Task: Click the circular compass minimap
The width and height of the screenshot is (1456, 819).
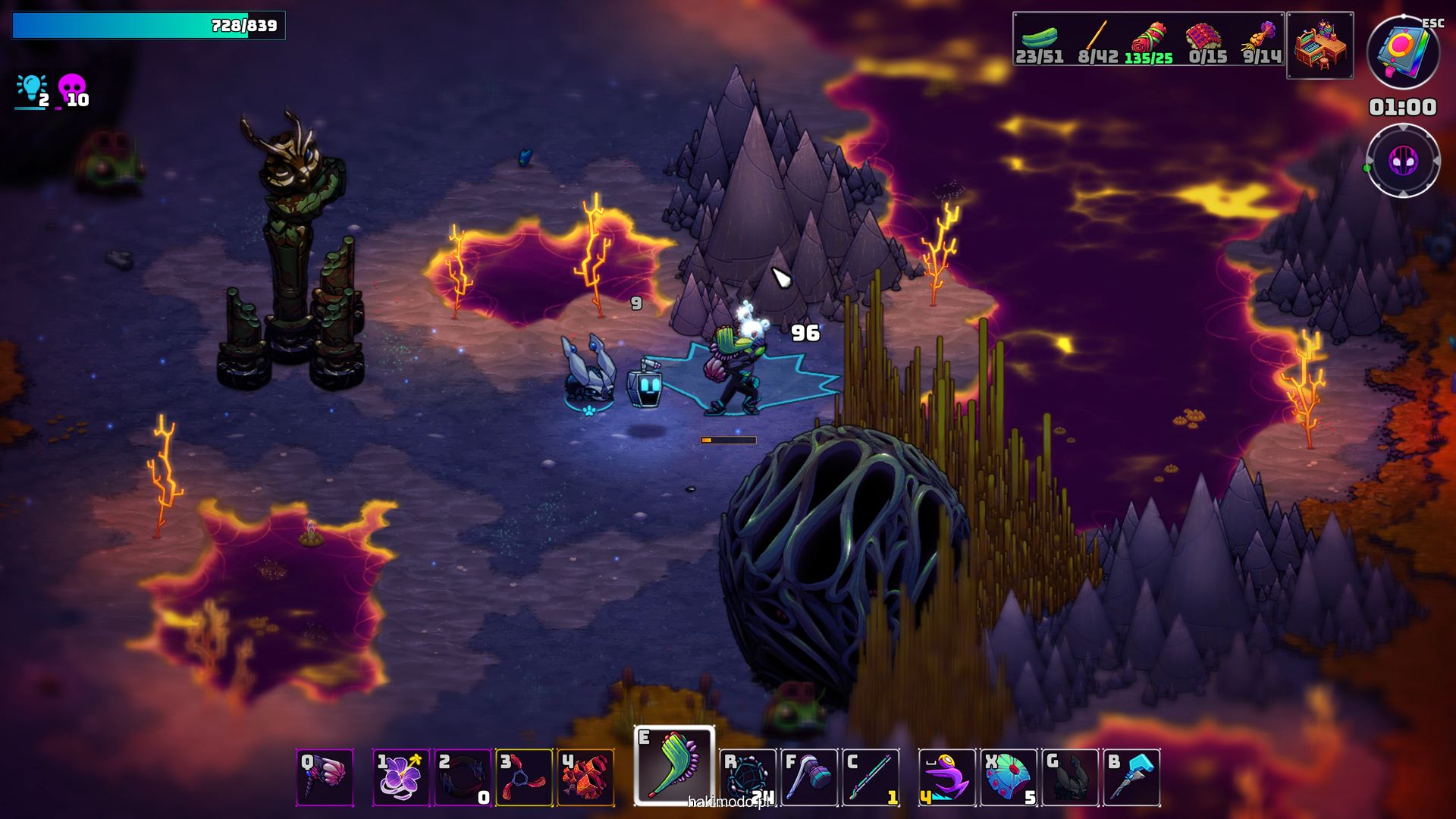Action: coord(1403,161)
